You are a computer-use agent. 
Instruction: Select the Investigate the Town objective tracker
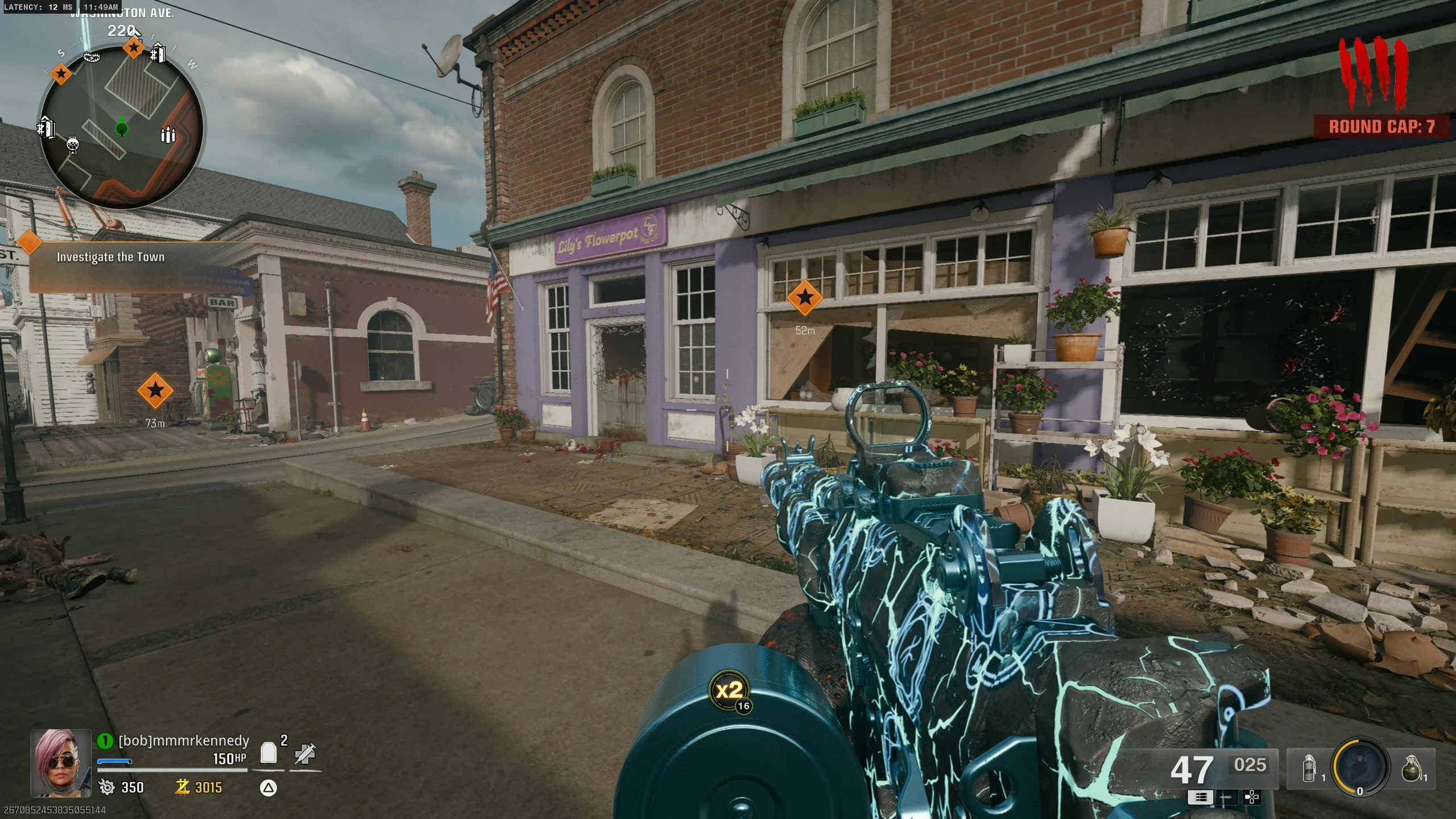coord(110,257)
